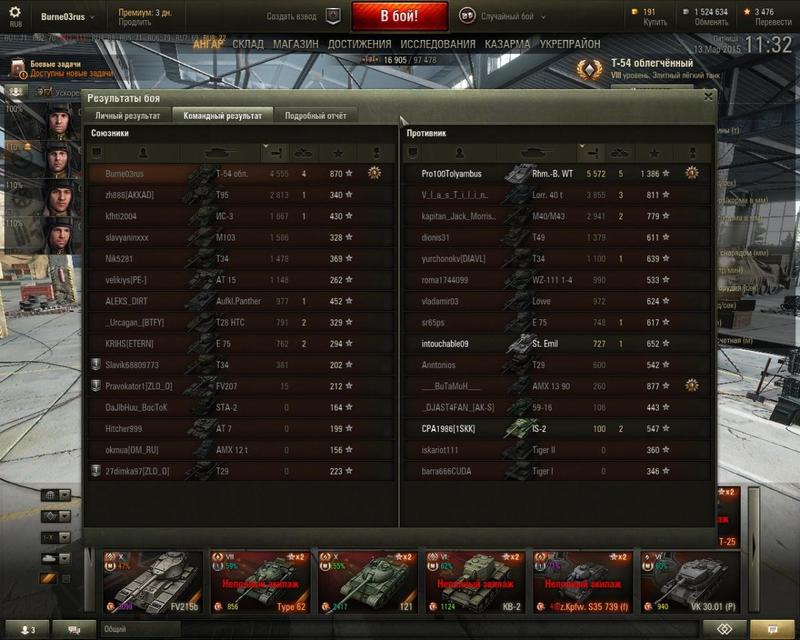This screenshot has height=640, width=800.
Task: Go to the МАГАЗИН menu
Action: pos(295,45)
